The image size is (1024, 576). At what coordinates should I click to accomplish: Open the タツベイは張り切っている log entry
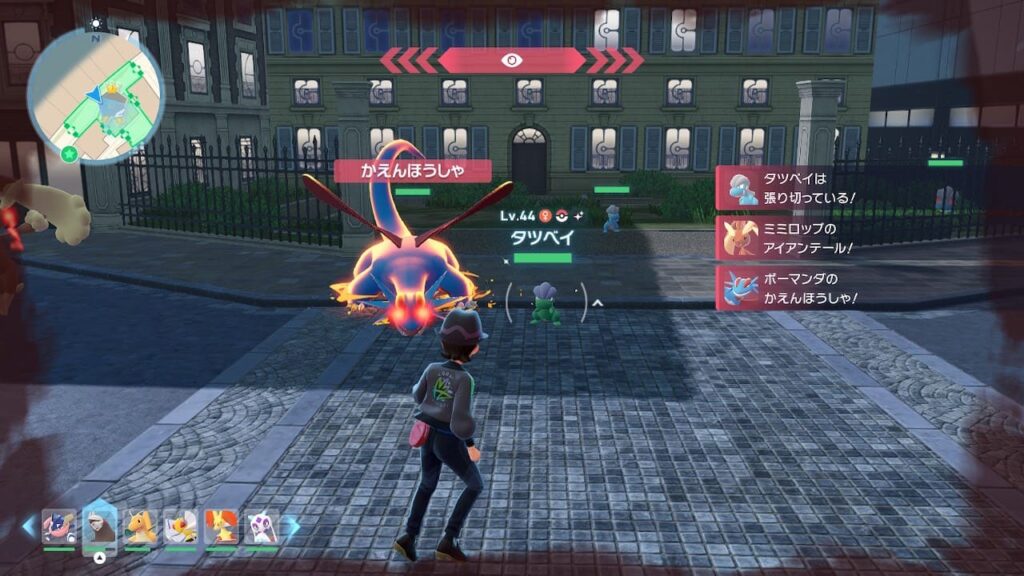[788, 187]
